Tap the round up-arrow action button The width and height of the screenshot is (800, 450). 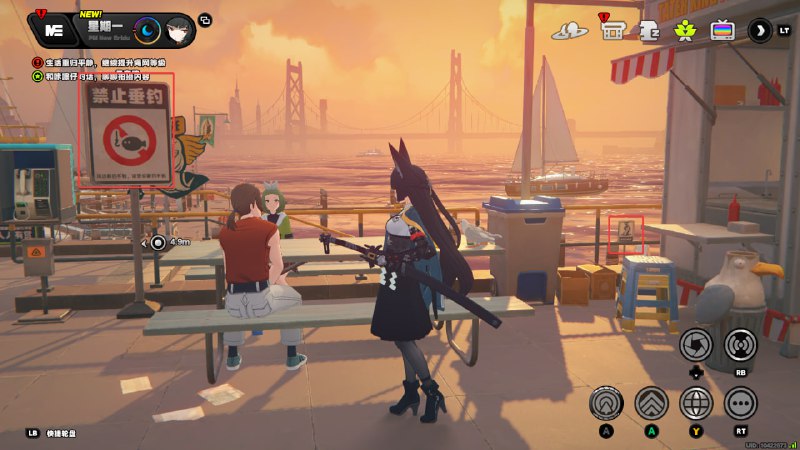click(605, 403)
